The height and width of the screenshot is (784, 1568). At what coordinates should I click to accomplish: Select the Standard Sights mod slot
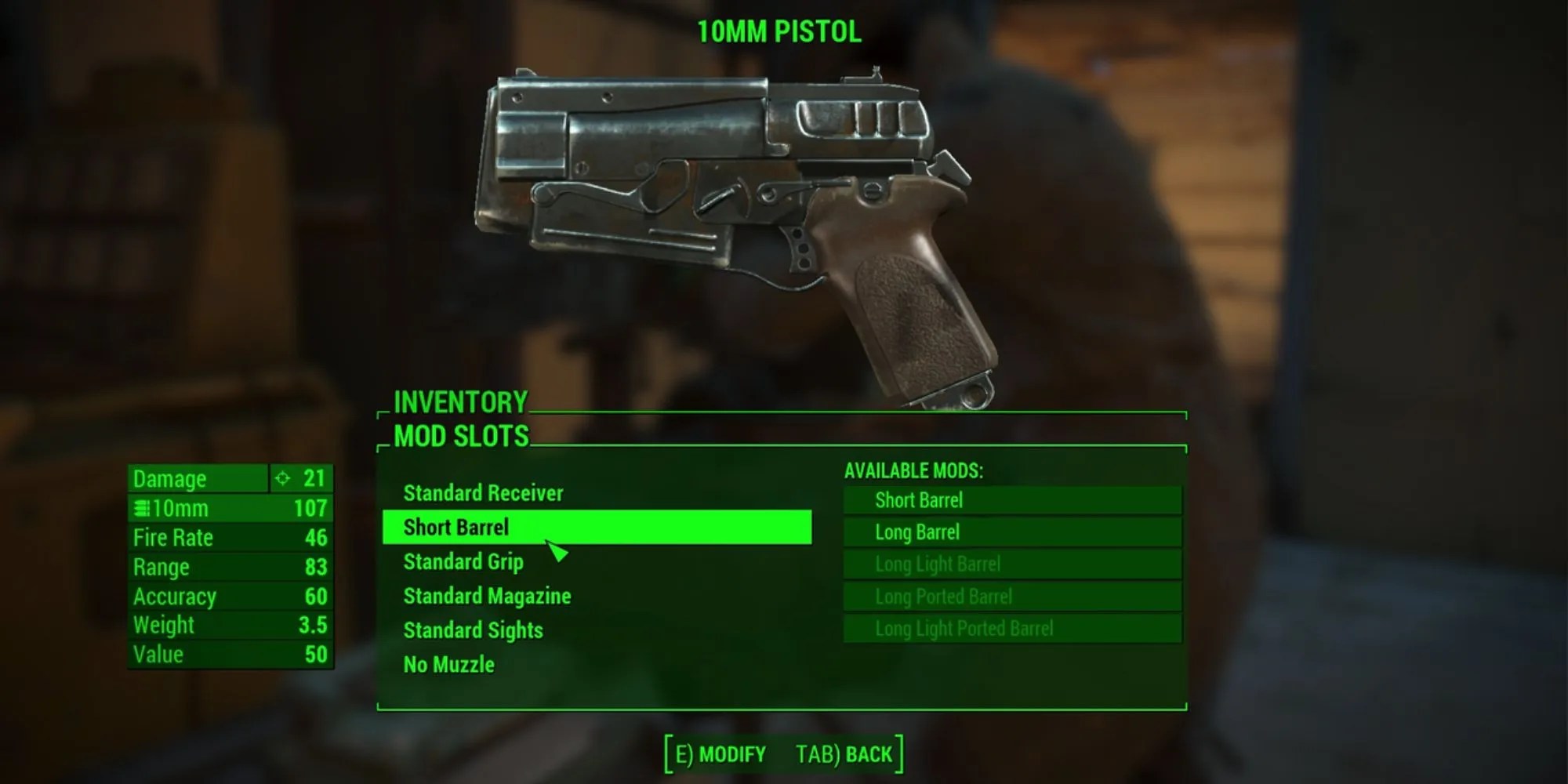473,630
